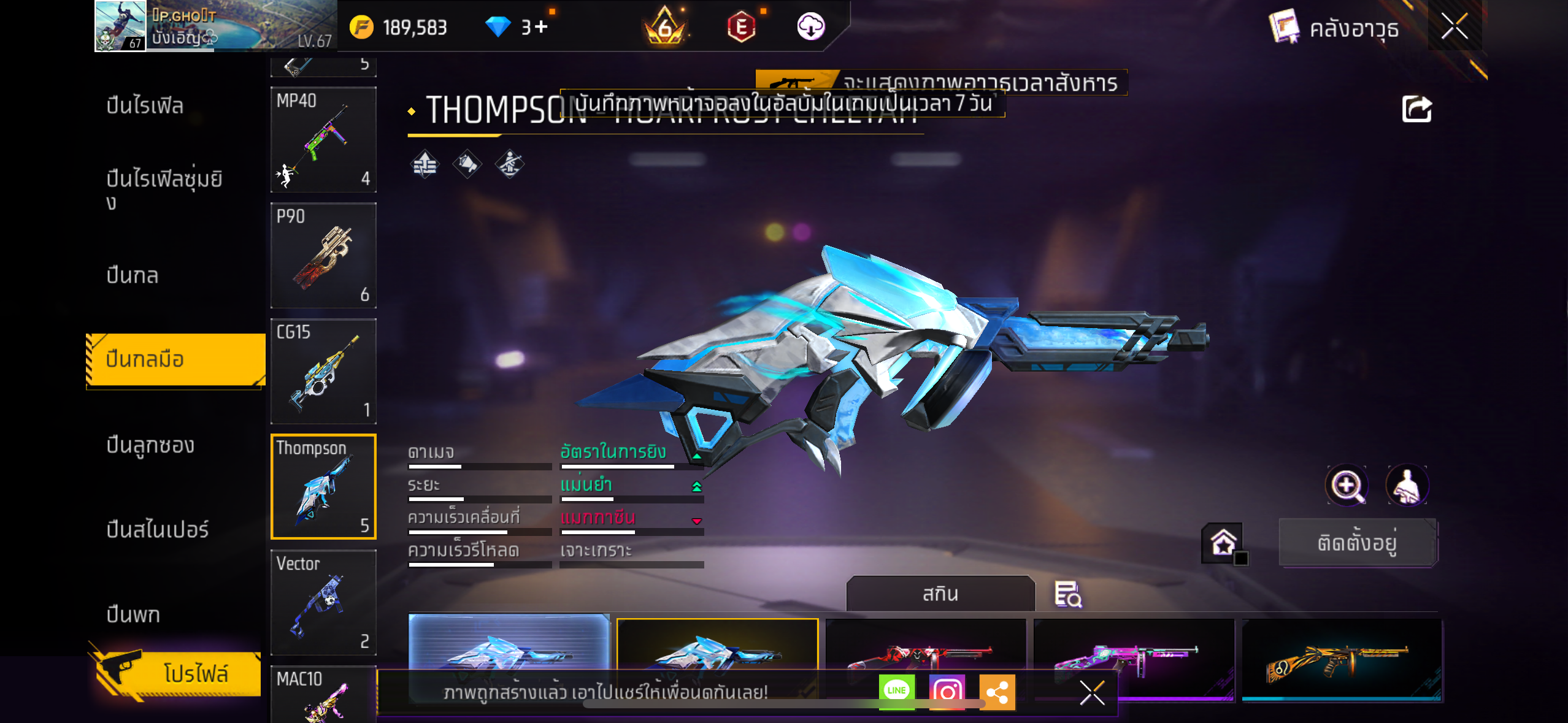Click the ติดตั้งอยู่ equip button

click(x=1357, y=543)
